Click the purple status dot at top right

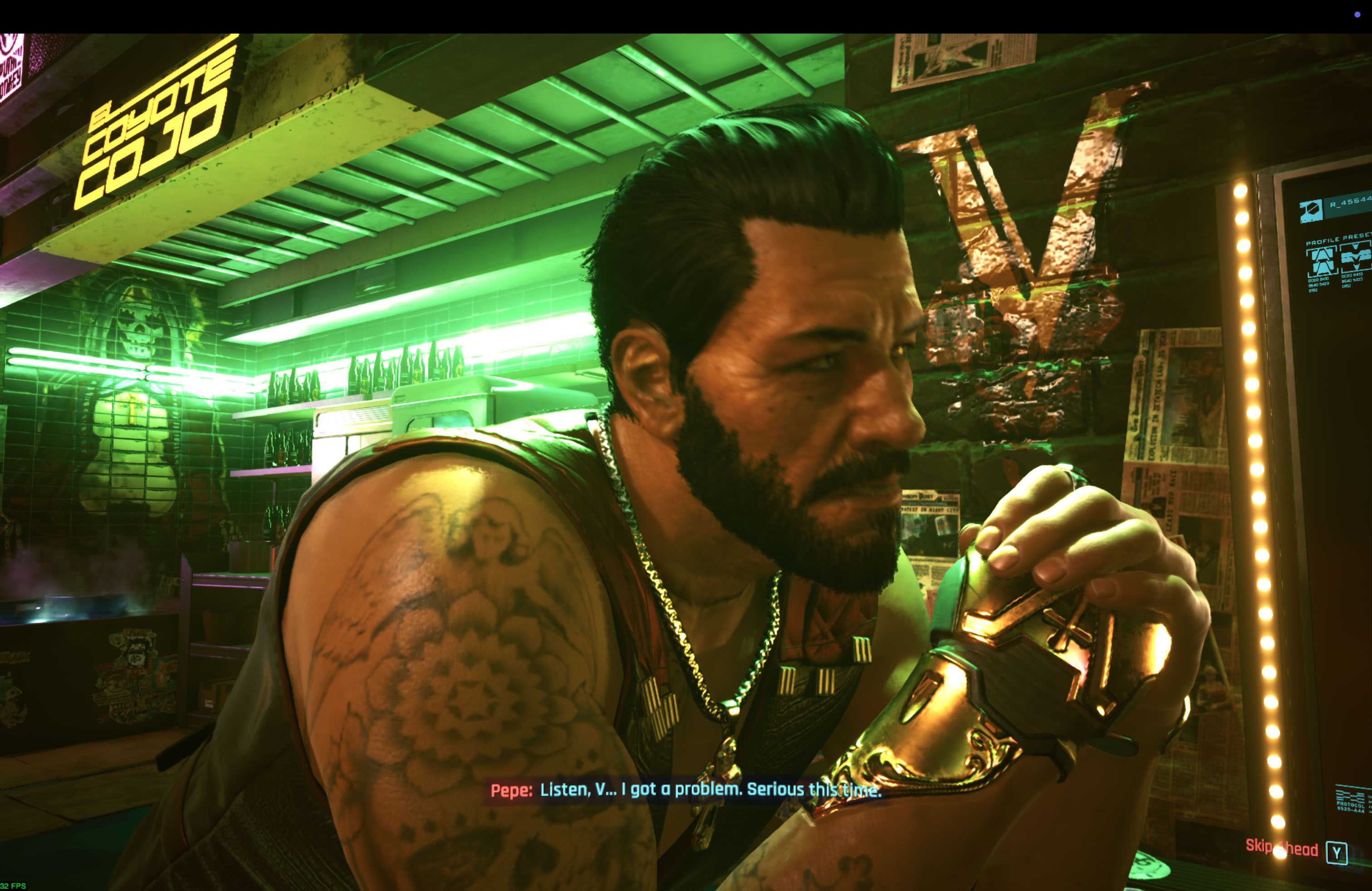click(1358, 15)
